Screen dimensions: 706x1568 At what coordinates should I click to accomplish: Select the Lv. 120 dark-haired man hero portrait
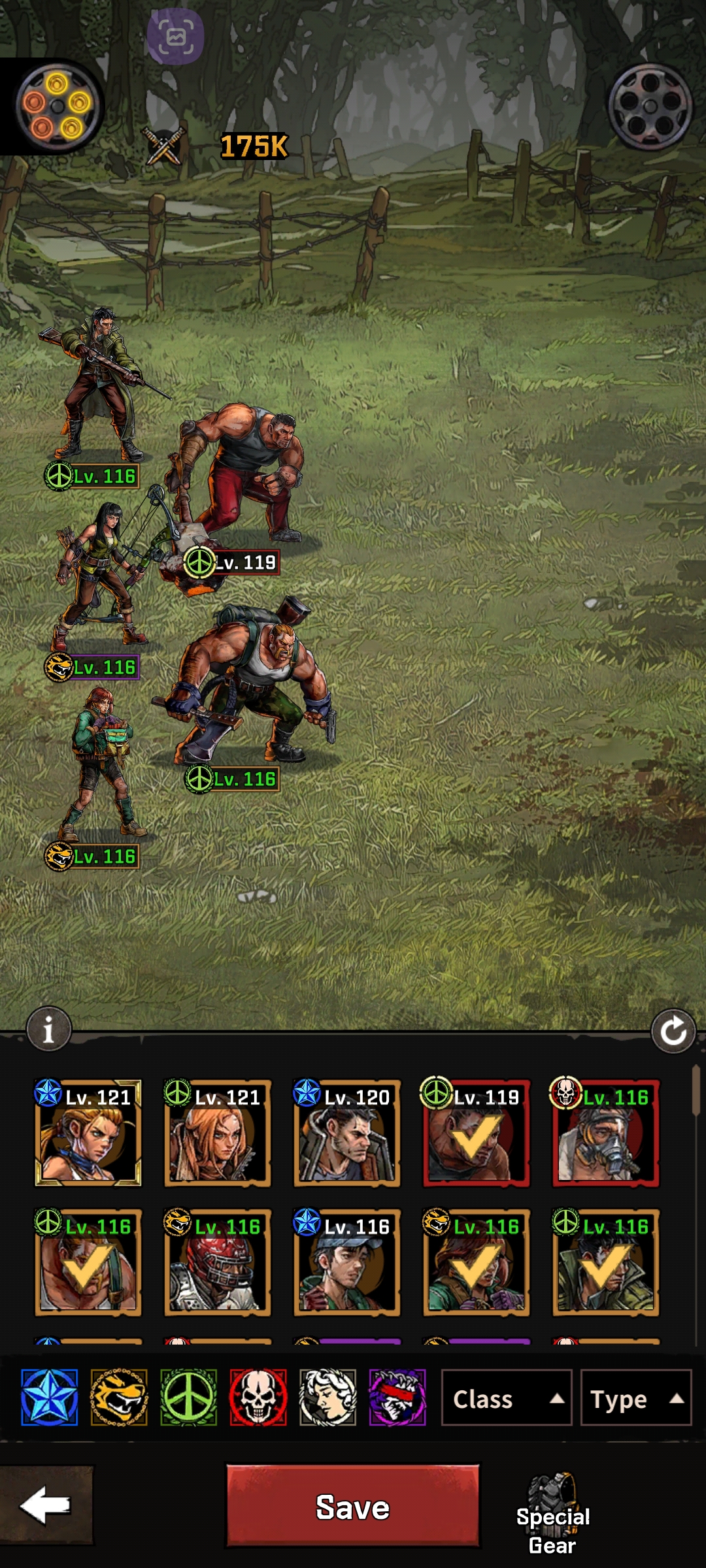click(347, 1133)
